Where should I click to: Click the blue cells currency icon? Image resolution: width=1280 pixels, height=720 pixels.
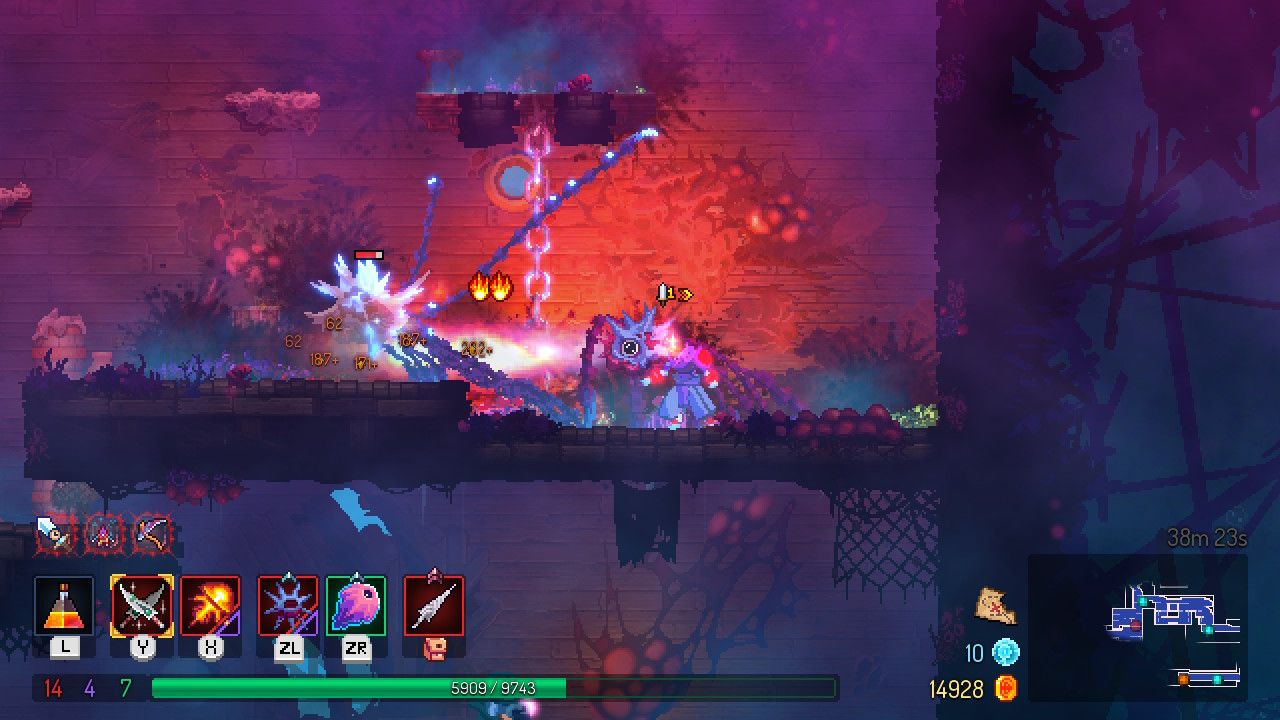click(x=1005, y=654)
